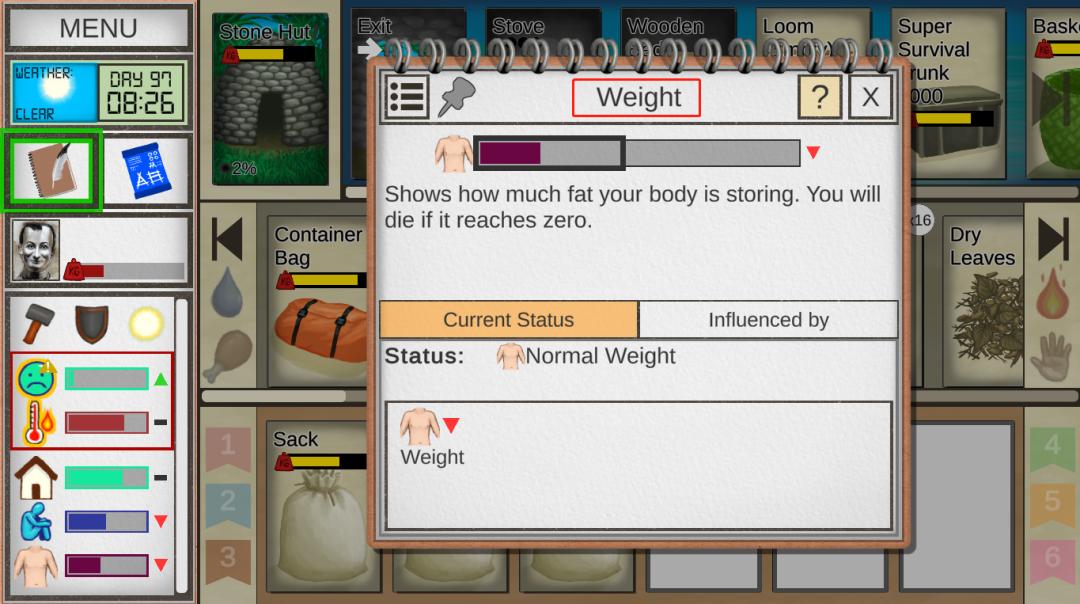
Task: Select the Stone Hut card
Action: coord(269,100)
